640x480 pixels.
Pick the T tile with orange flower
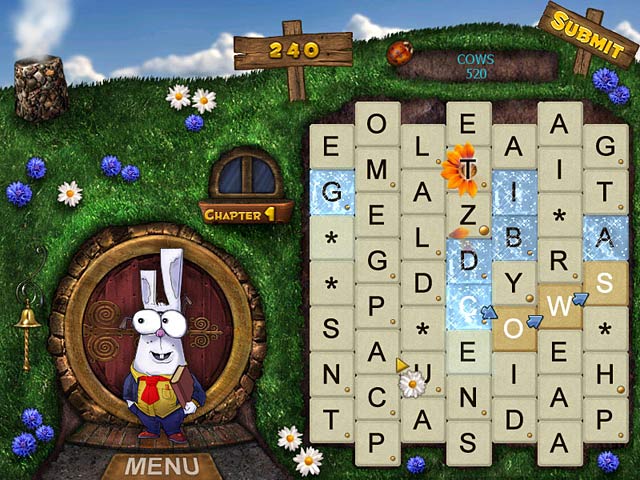[468, 169]
